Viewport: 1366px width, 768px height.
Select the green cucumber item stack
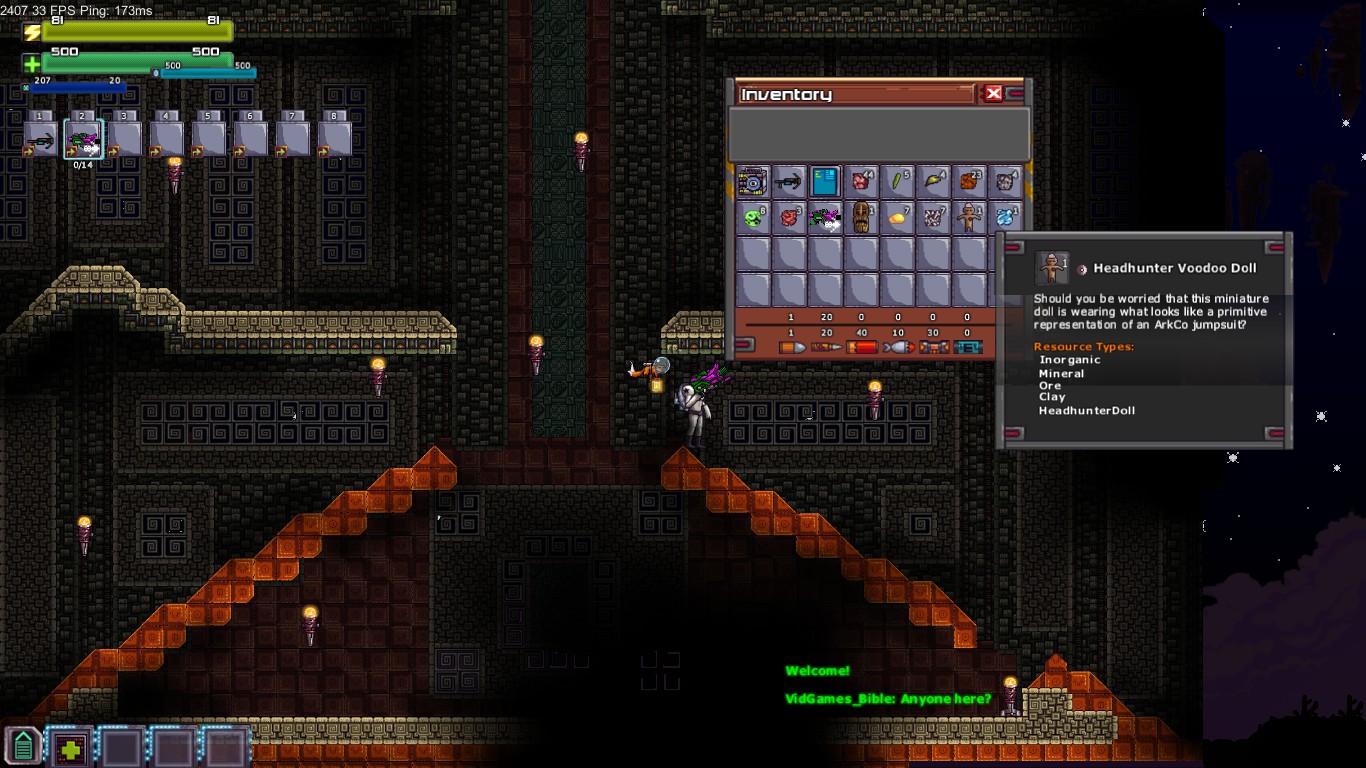[897, 182]
